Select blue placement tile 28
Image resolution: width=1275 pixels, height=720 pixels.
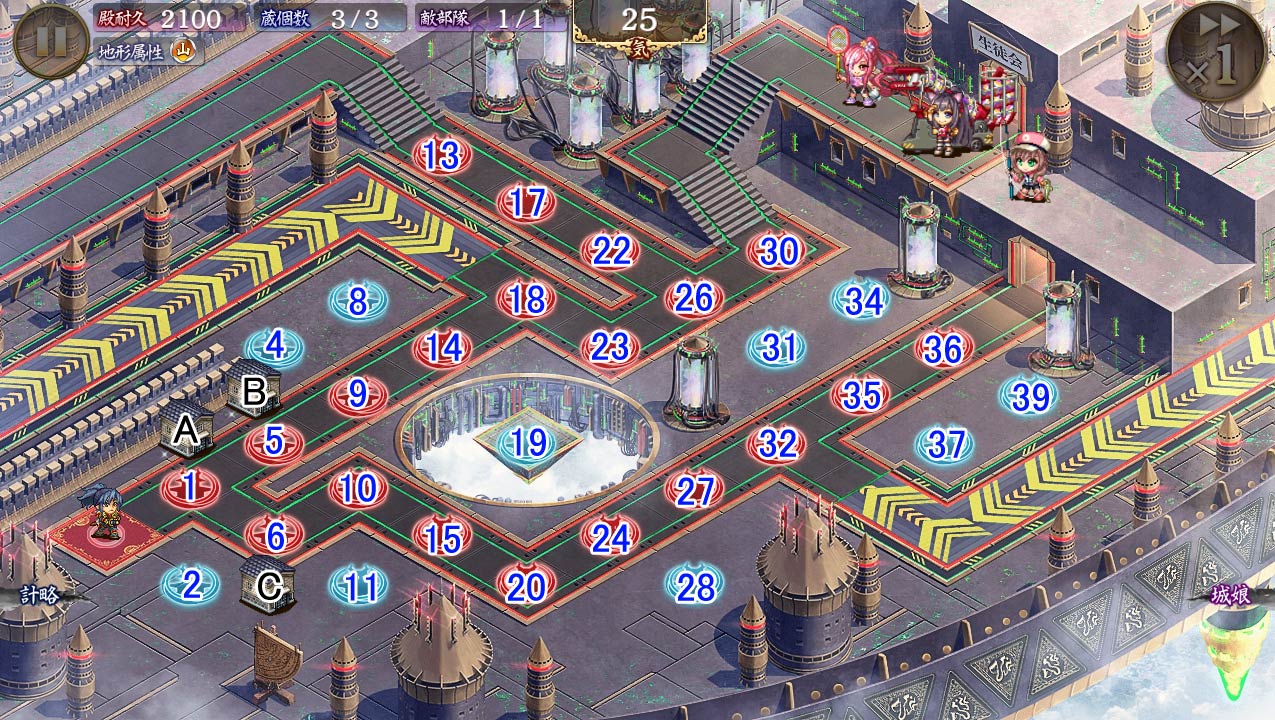pyautogui.click(x=694, y=587)
